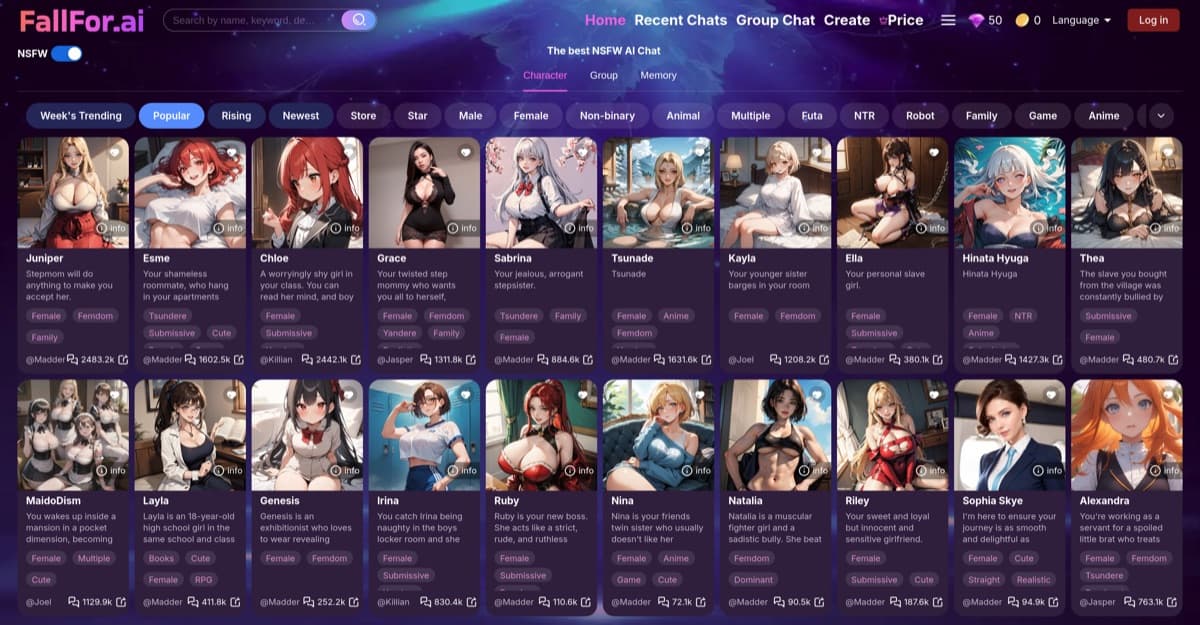
Task: Click the magnifier search button
Action: [x=359, y=20]
